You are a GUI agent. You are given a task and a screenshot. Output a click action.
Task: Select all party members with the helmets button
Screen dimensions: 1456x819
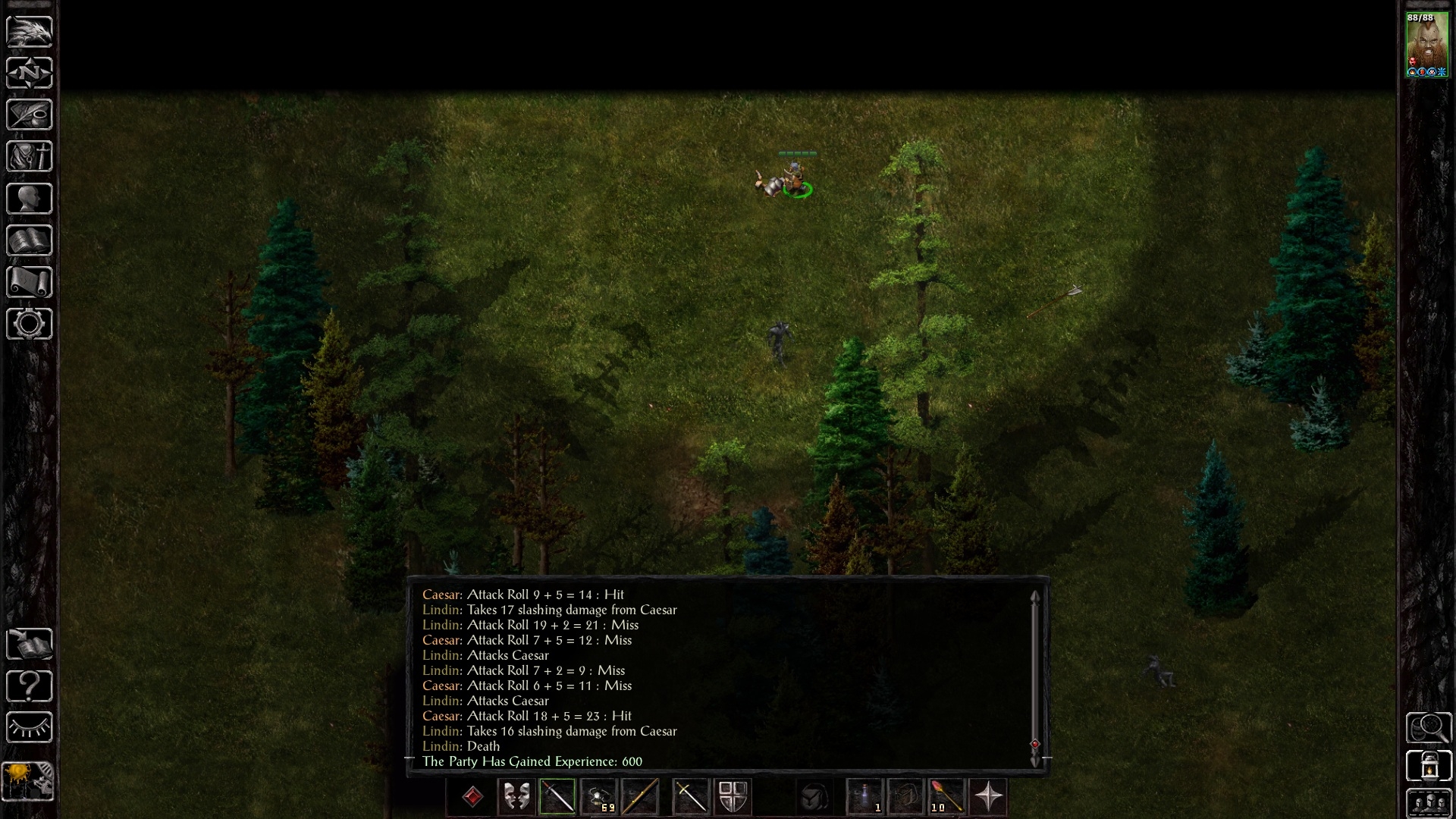tap(1429, 804)
